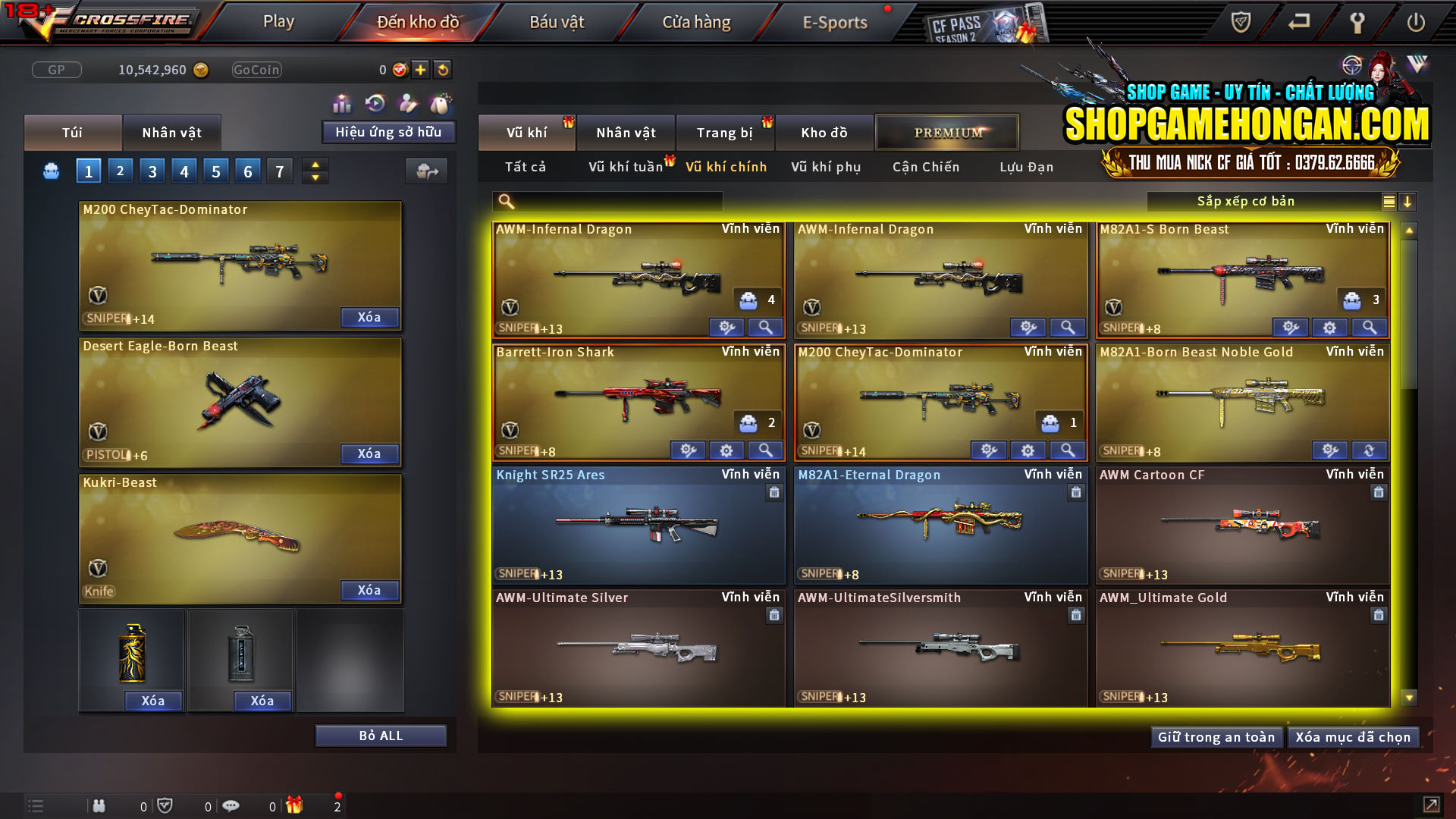Click the gift-send mug icon above the item list
1456x819 pixels.
426,171
